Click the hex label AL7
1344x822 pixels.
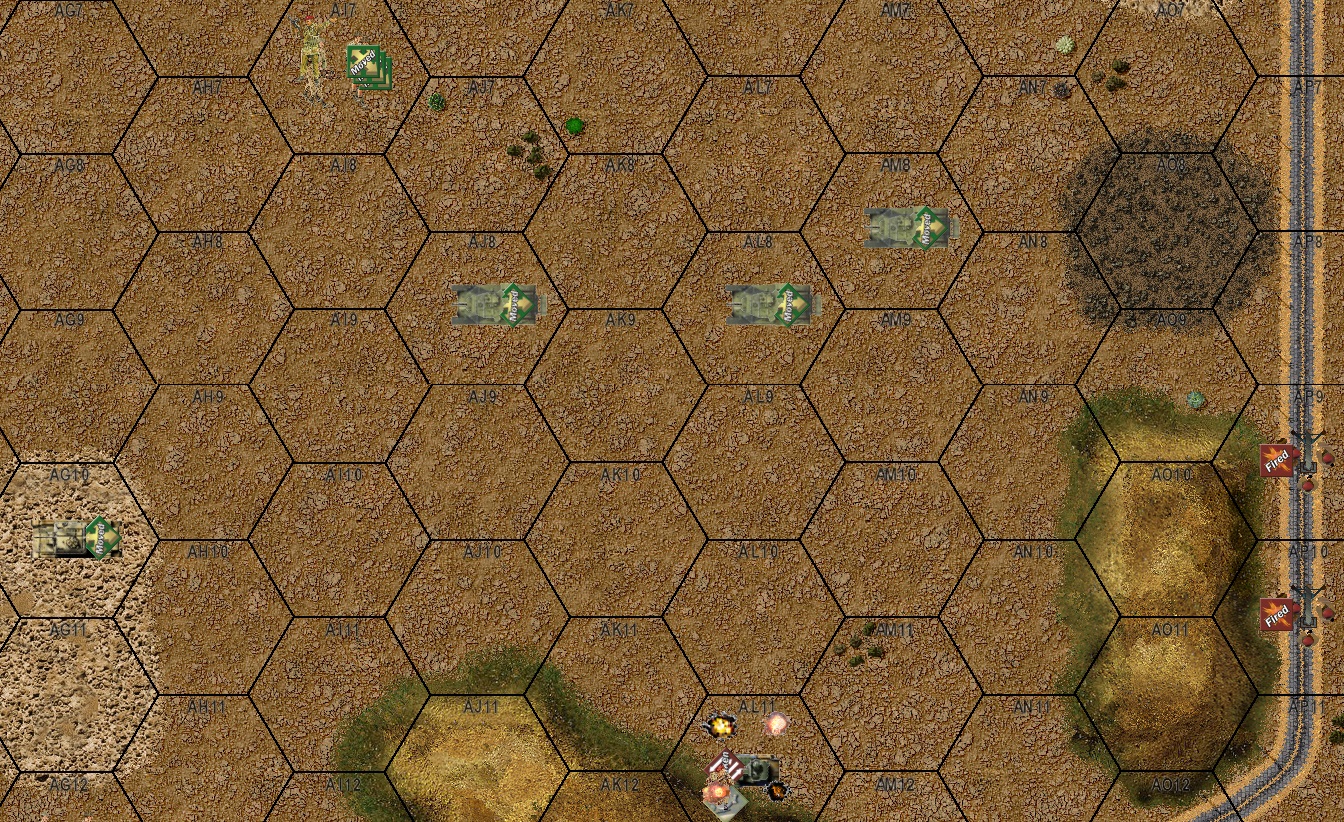(757, 89)
